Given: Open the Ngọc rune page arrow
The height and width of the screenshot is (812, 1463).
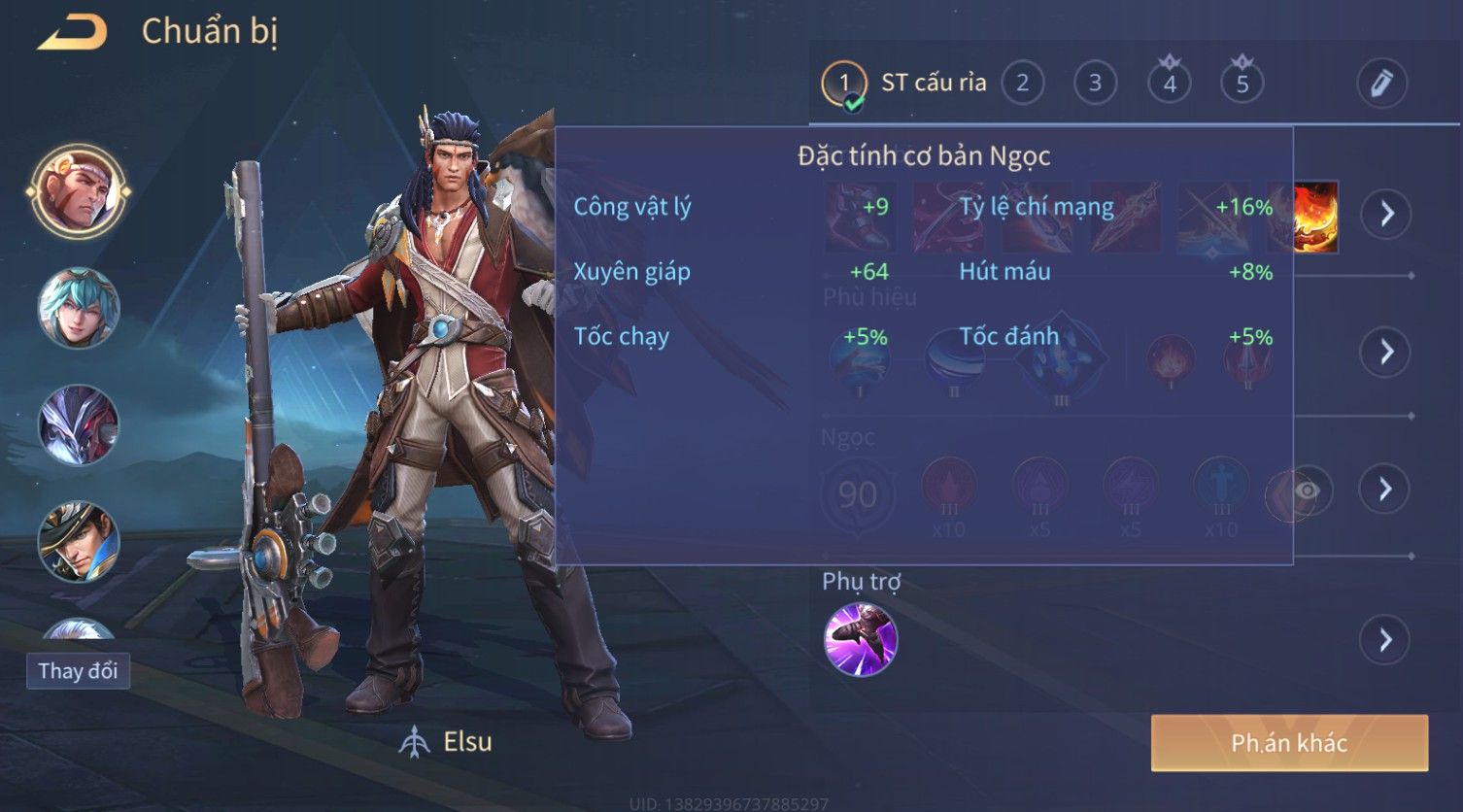Looking at the screenshot, I should 1386,489.
